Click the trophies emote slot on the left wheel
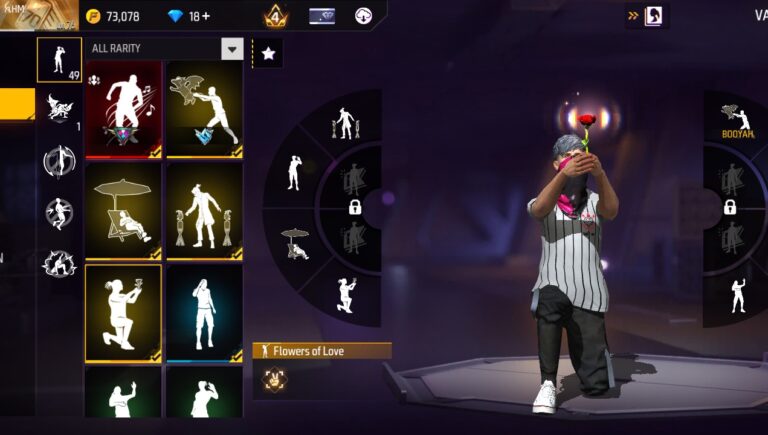Viewport: 768px width, 435px height. coord(345,124)
